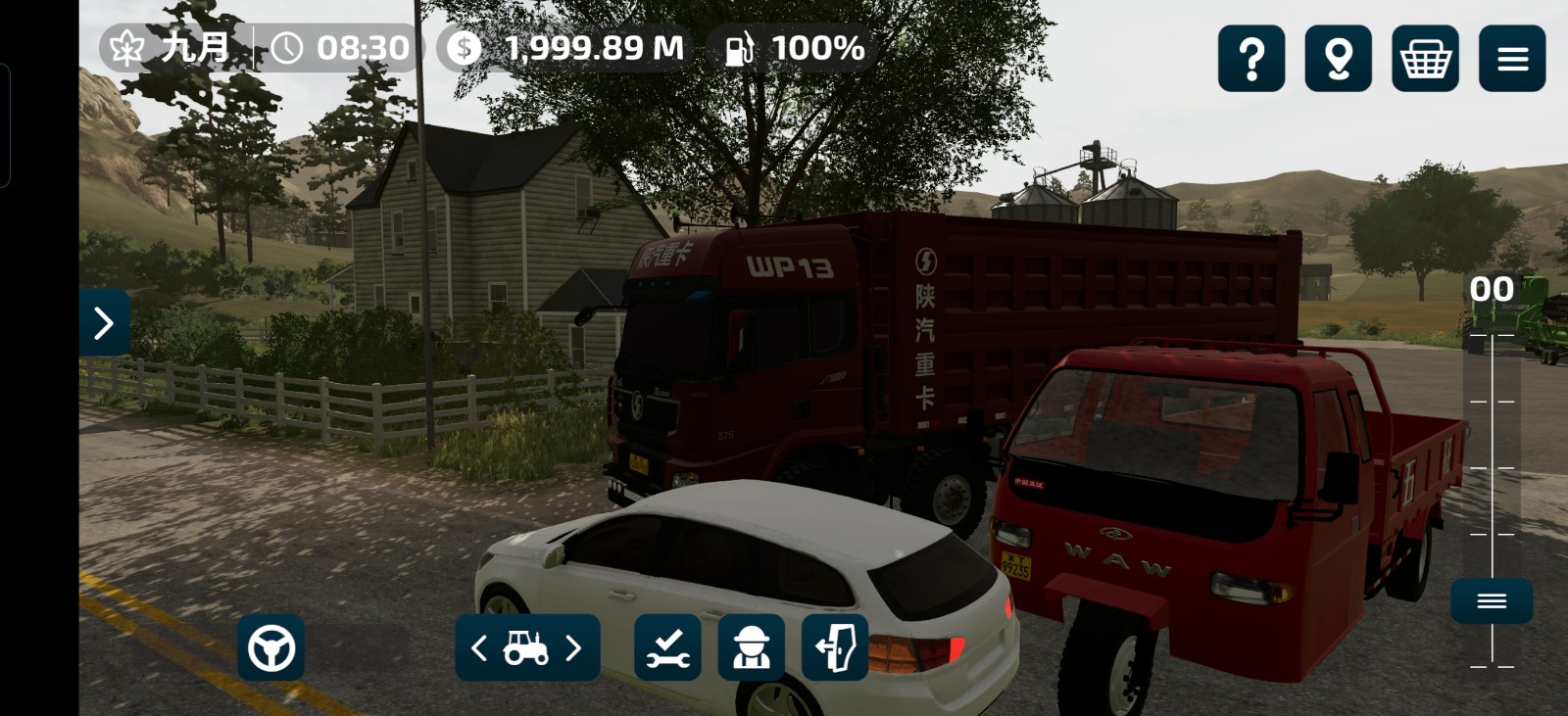This screenshot has width=1568, height=716.
Task: Grab the speed slider handle
Action: coord(1492,600)
